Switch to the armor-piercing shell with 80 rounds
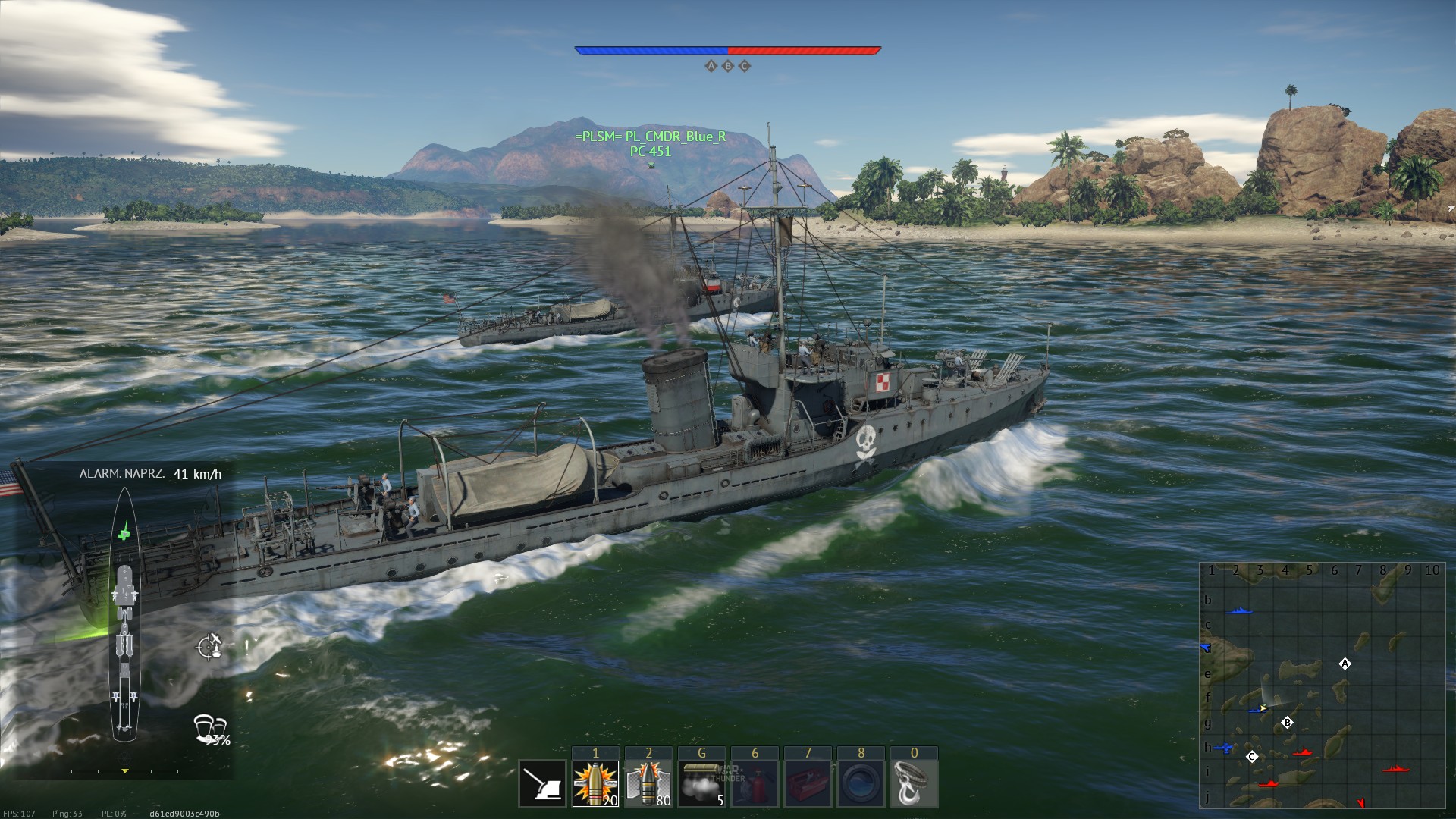 point(648,784)
